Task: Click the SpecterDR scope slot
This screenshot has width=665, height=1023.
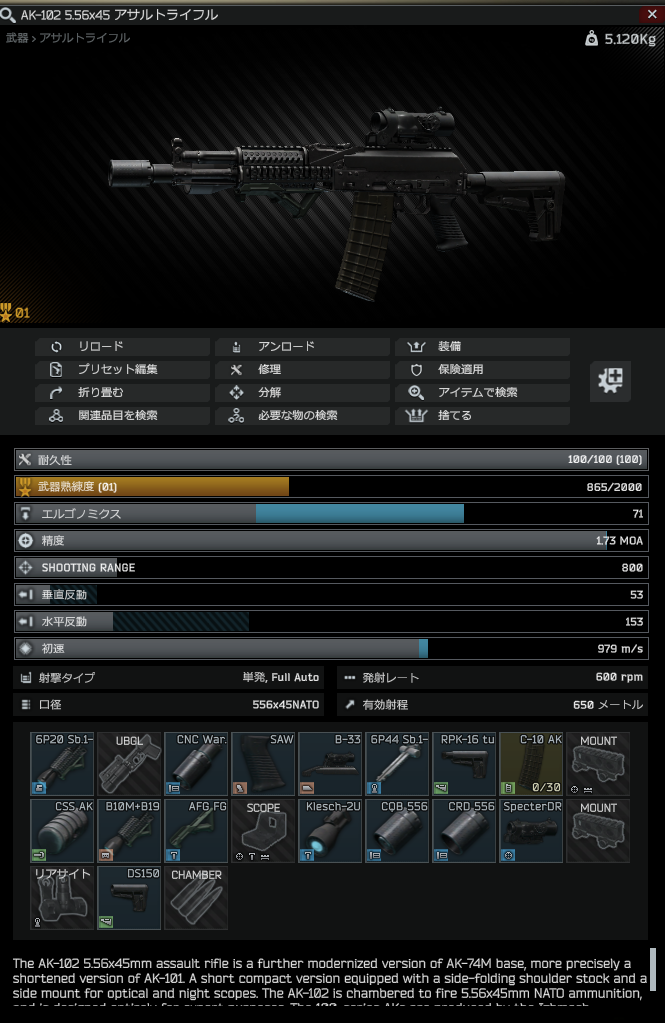Action: [x=531, y=830]
